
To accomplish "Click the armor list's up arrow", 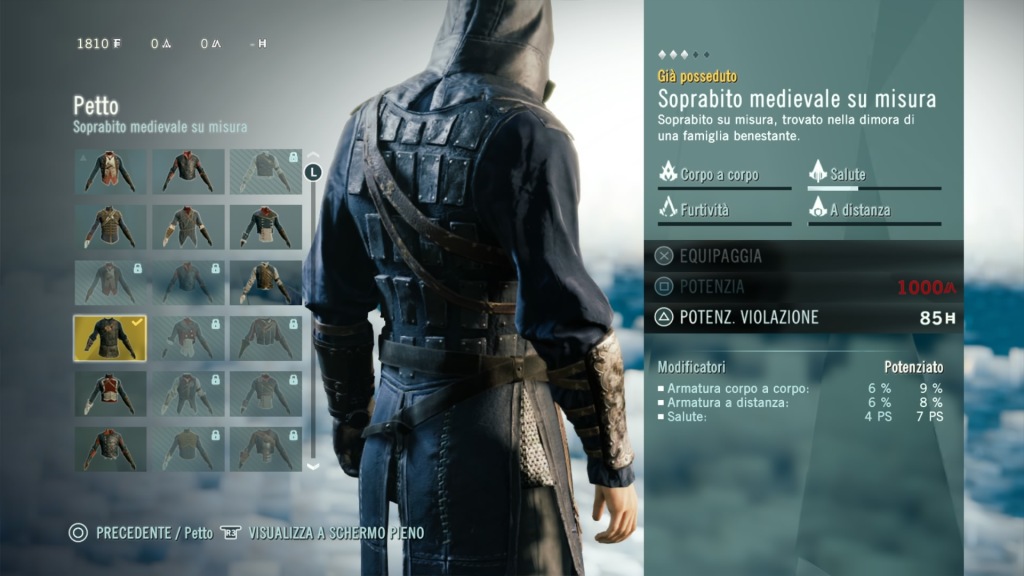I will click(x=313, y=153).
